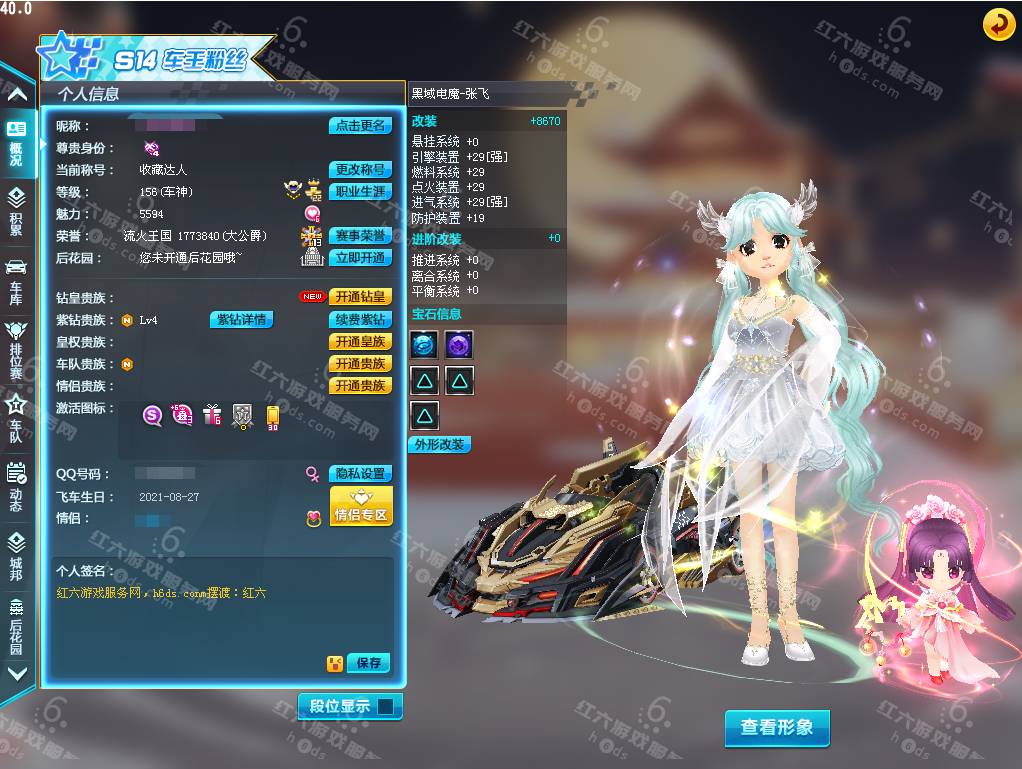1022x769 pixels.
Task: Switch to the 车库 garage tab
Action: click(16, 279)
